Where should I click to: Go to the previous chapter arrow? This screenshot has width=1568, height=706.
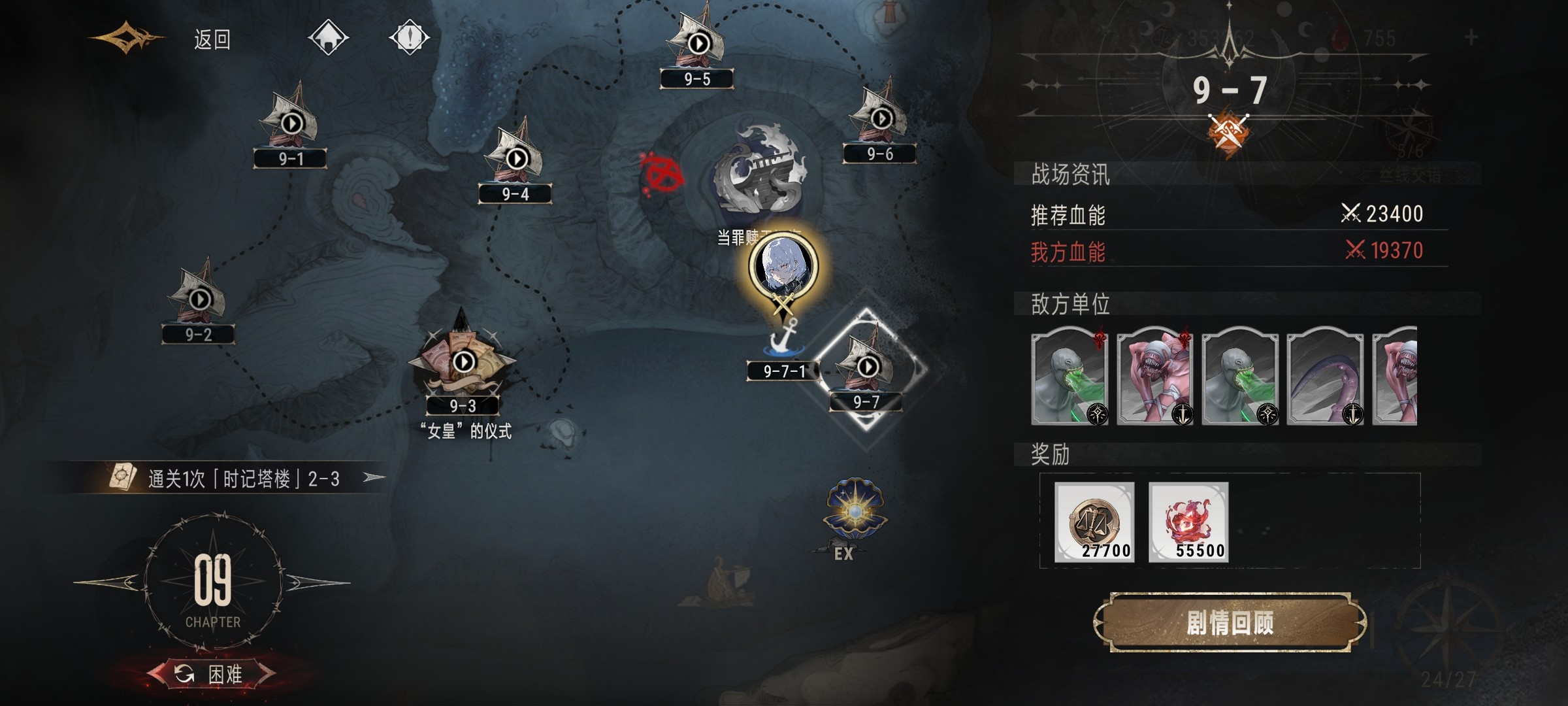pos(108,582)
